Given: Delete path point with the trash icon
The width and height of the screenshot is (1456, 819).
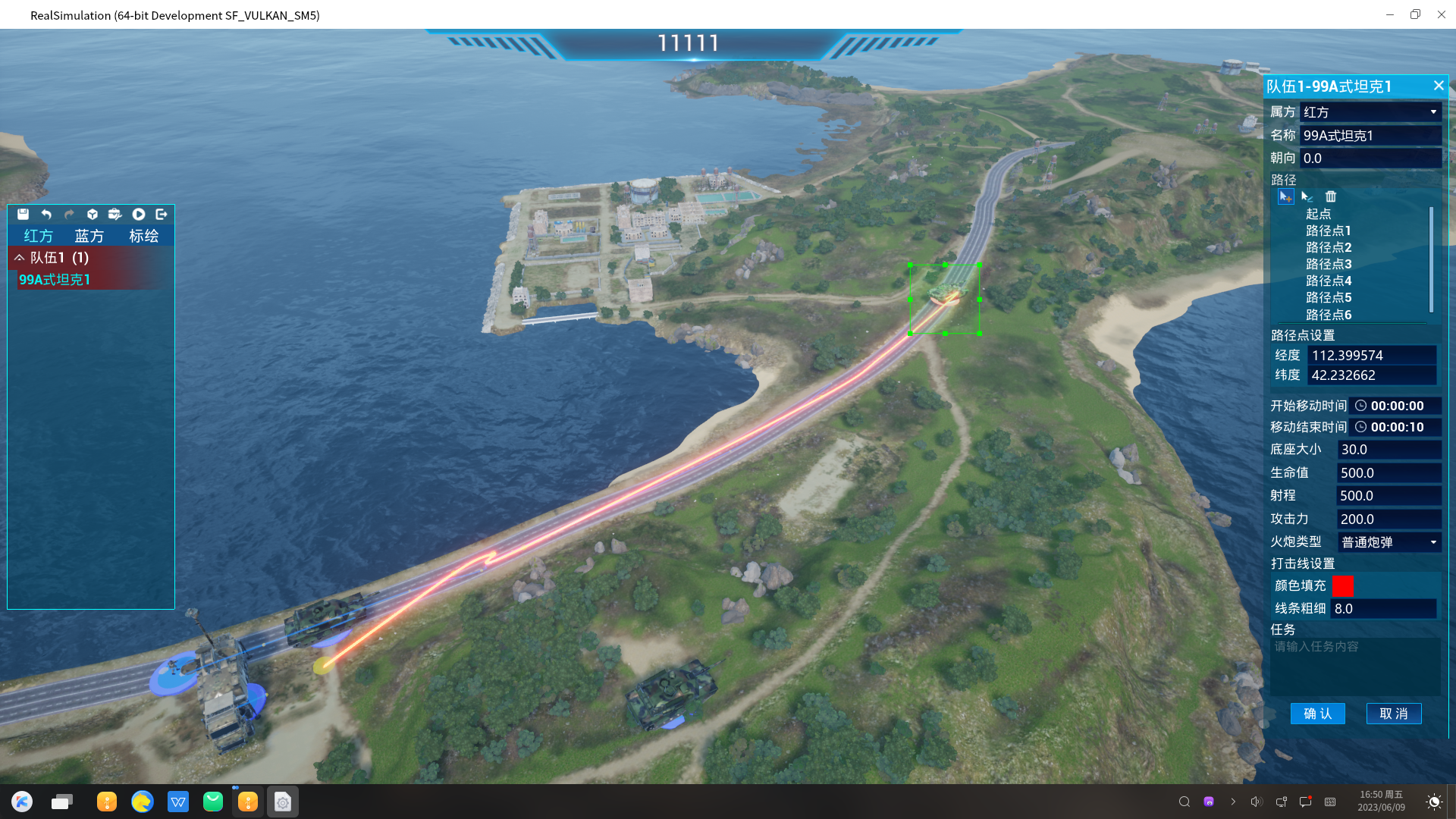Looking at the screenshot, I should [1331, 196].
